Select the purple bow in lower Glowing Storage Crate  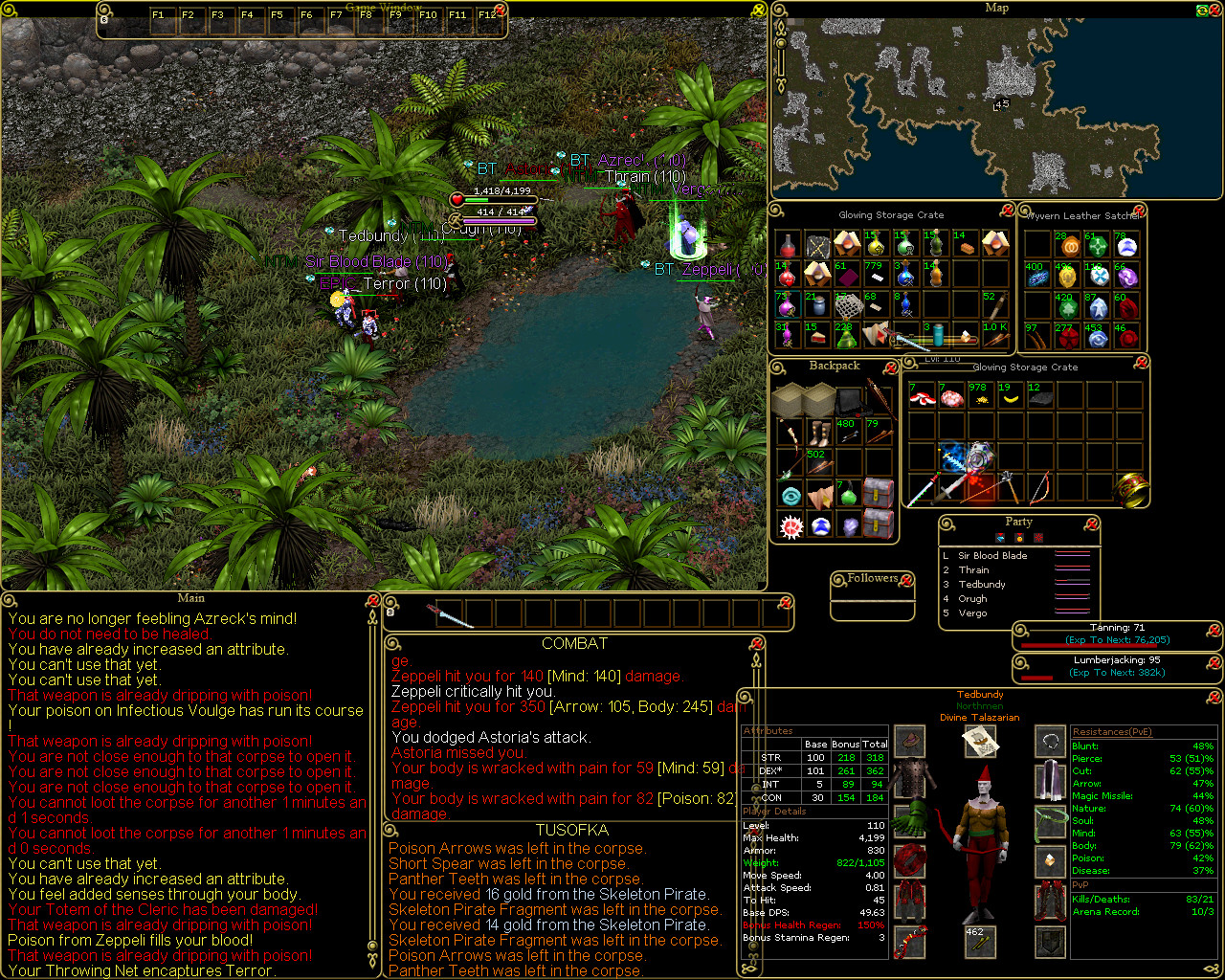tap(1041, 488)
